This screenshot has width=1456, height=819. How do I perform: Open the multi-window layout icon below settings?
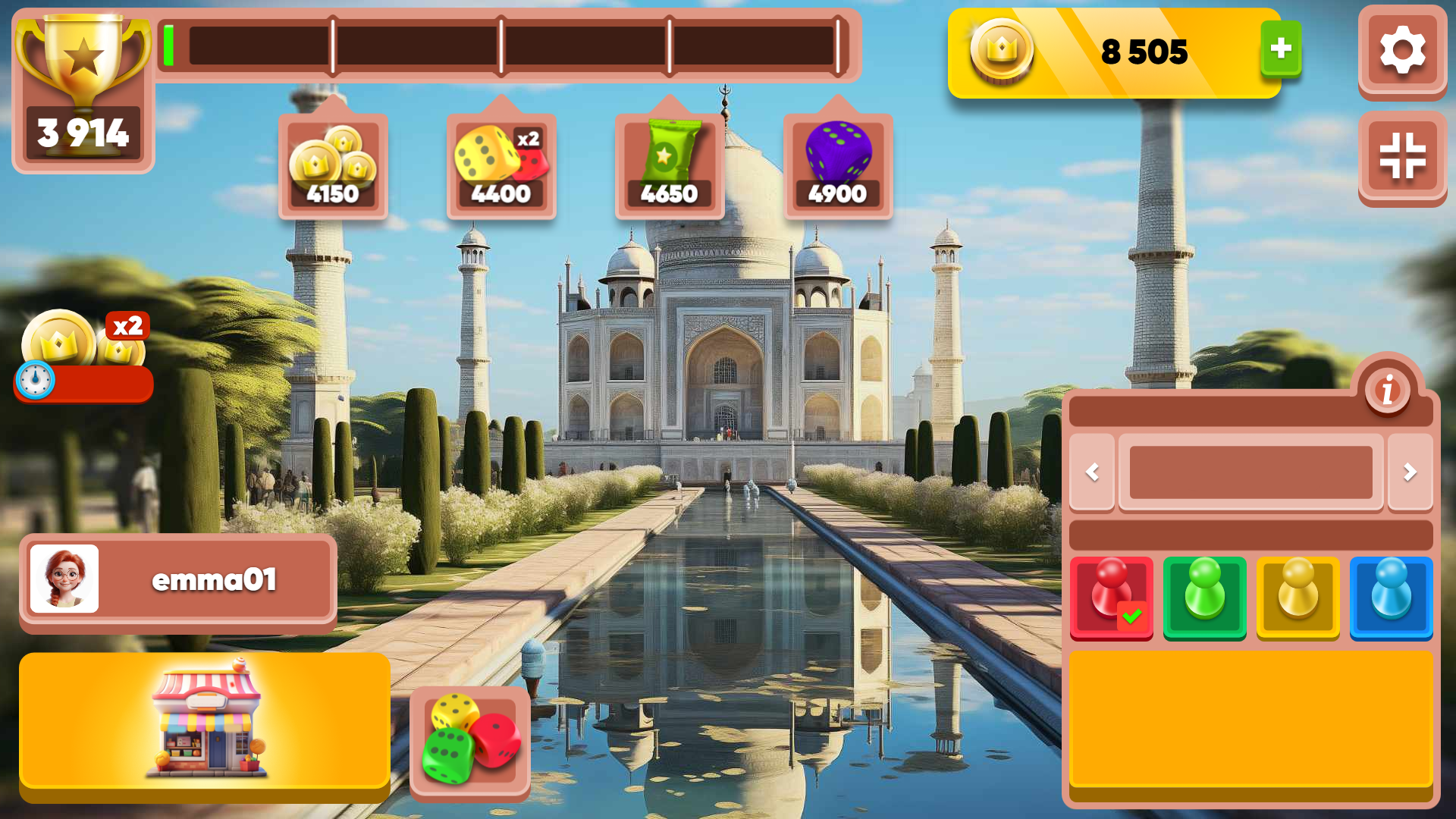pos(1402,157)
